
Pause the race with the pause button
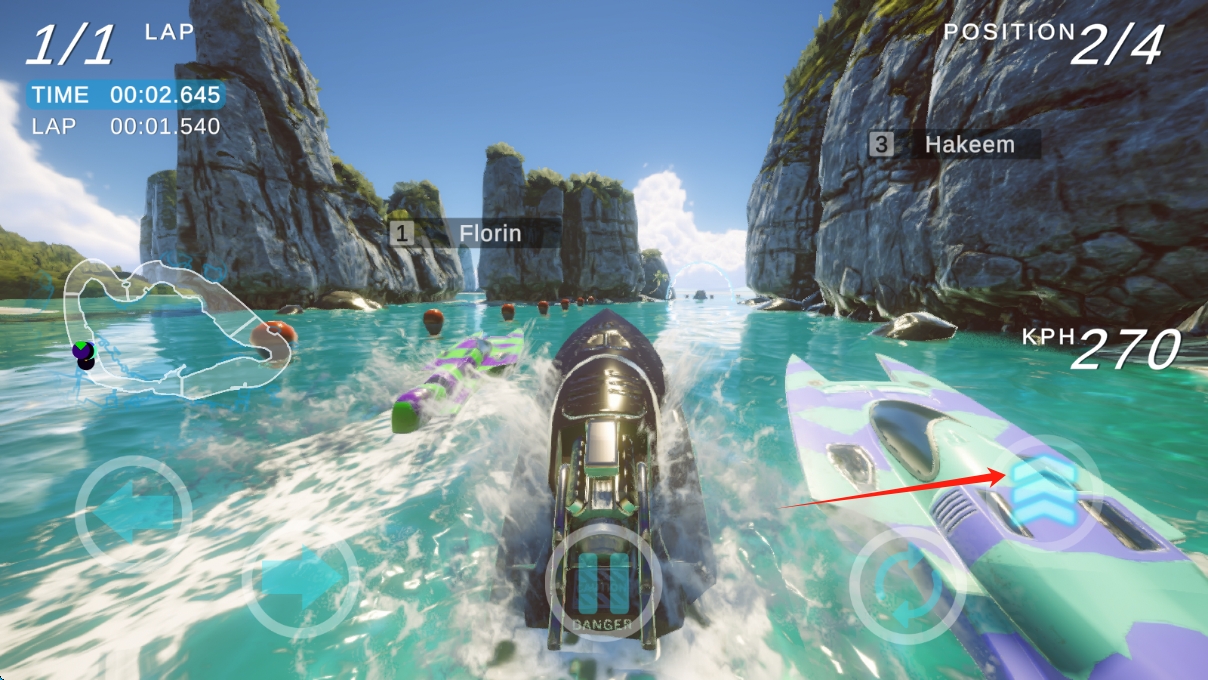coord(603,585)
